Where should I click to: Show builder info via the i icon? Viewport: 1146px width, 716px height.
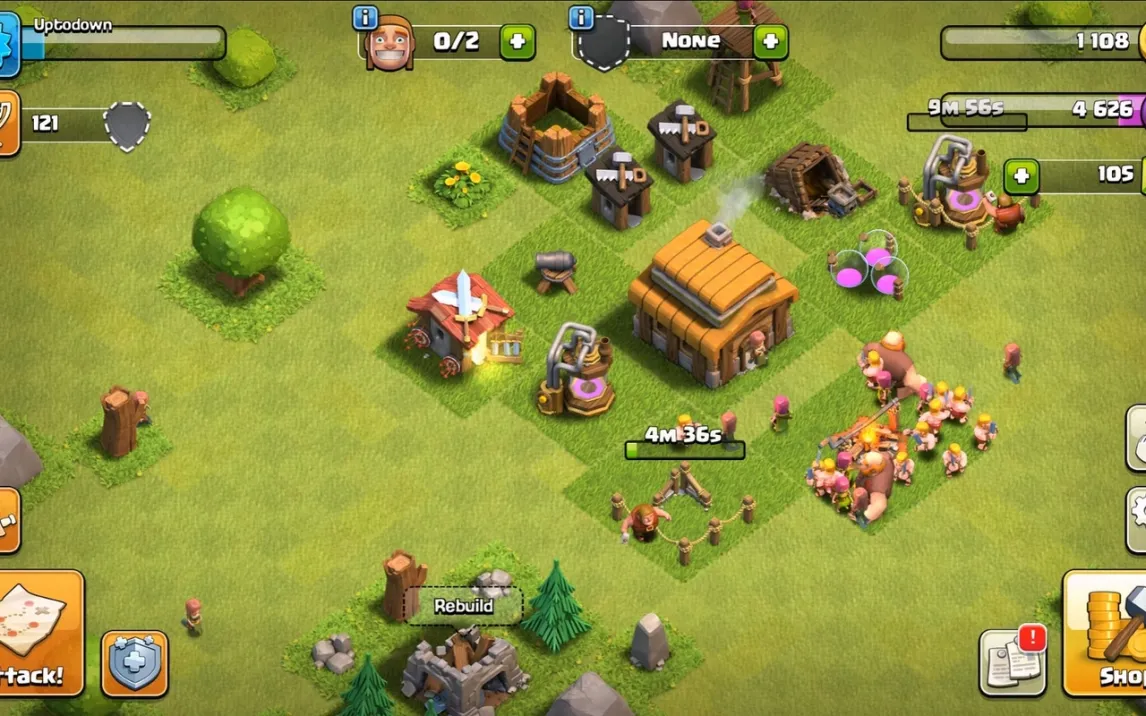(x=366, y=17)
